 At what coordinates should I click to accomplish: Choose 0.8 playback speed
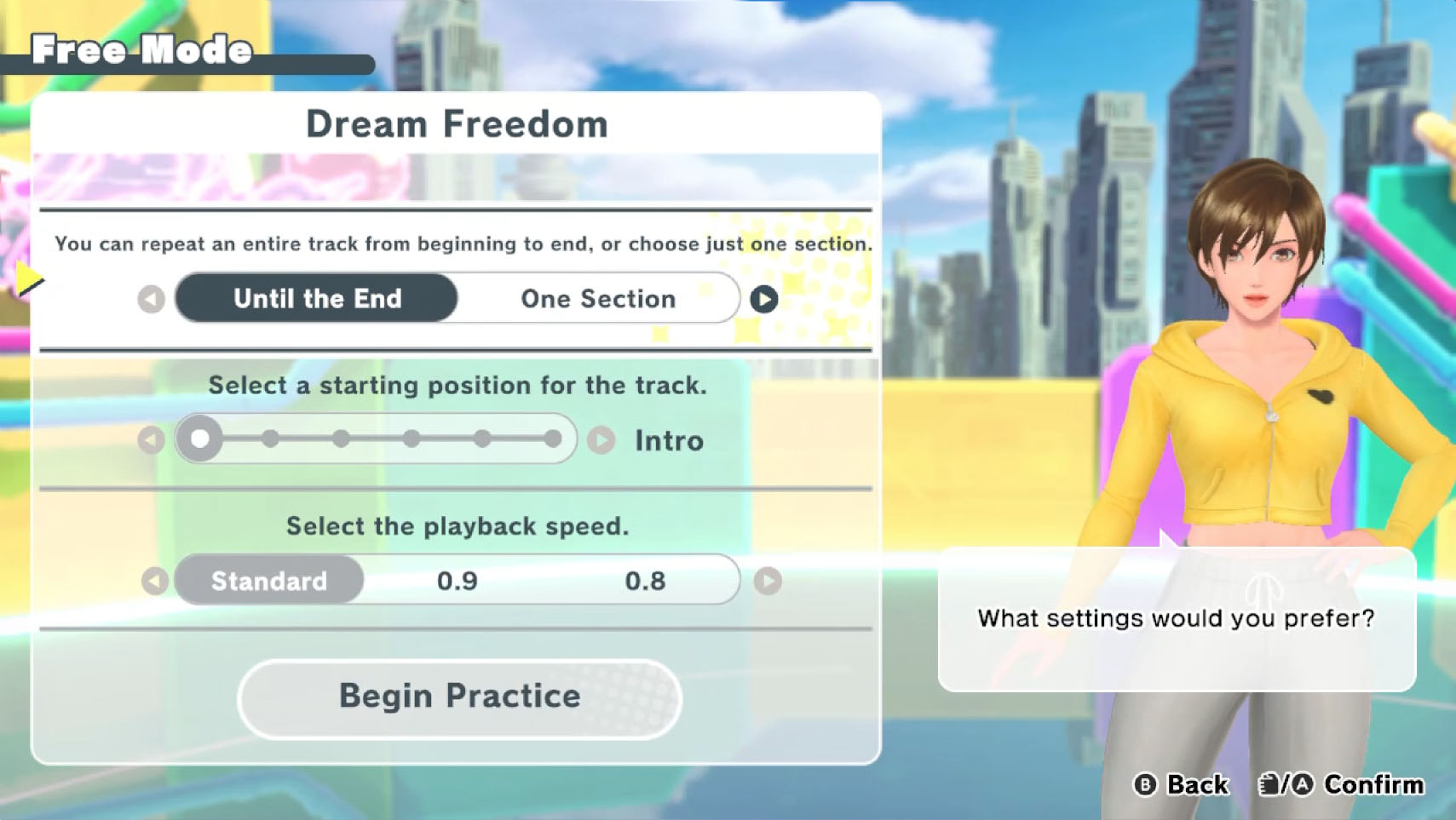point(646,581)
